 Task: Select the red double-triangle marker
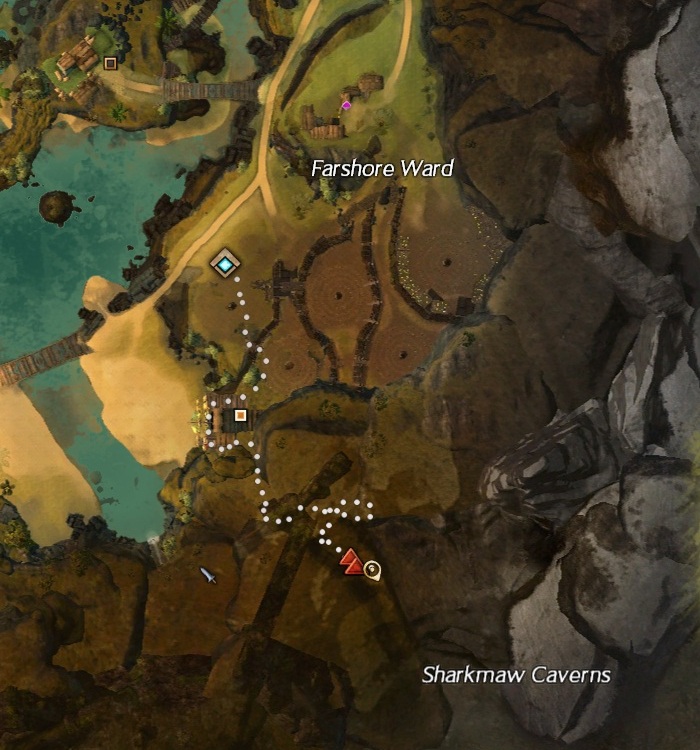(x=351, y=561)
